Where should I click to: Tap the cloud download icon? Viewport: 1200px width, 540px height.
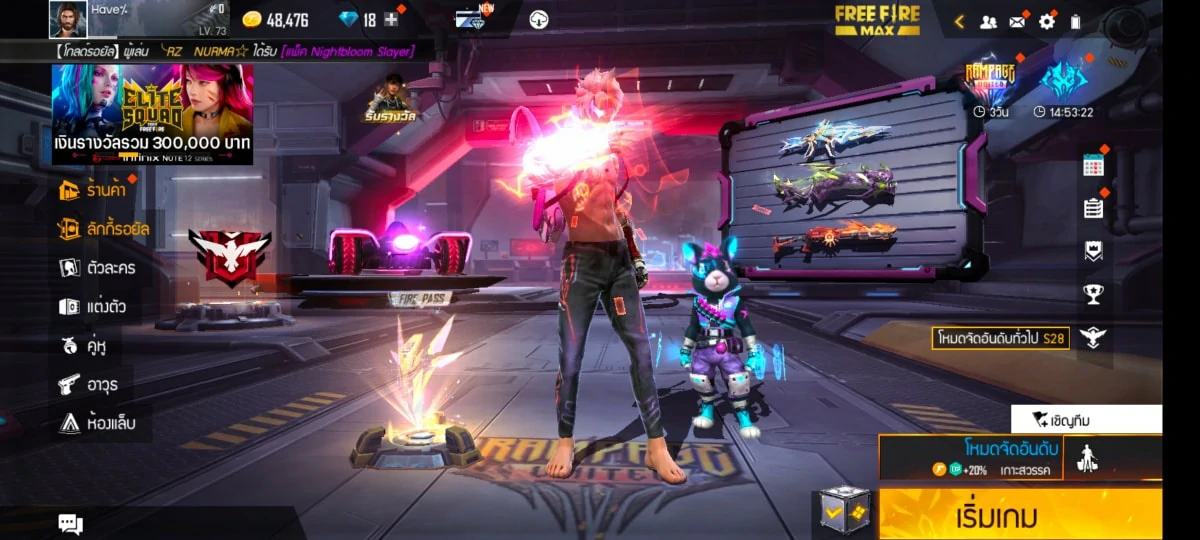click(x=539, y=20)
